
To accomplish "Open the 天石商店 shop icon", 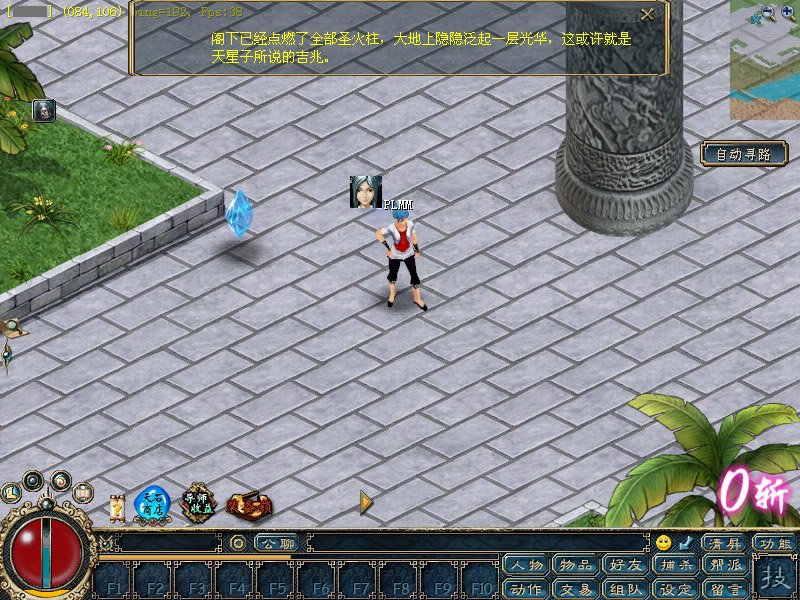I will [152, 503].
